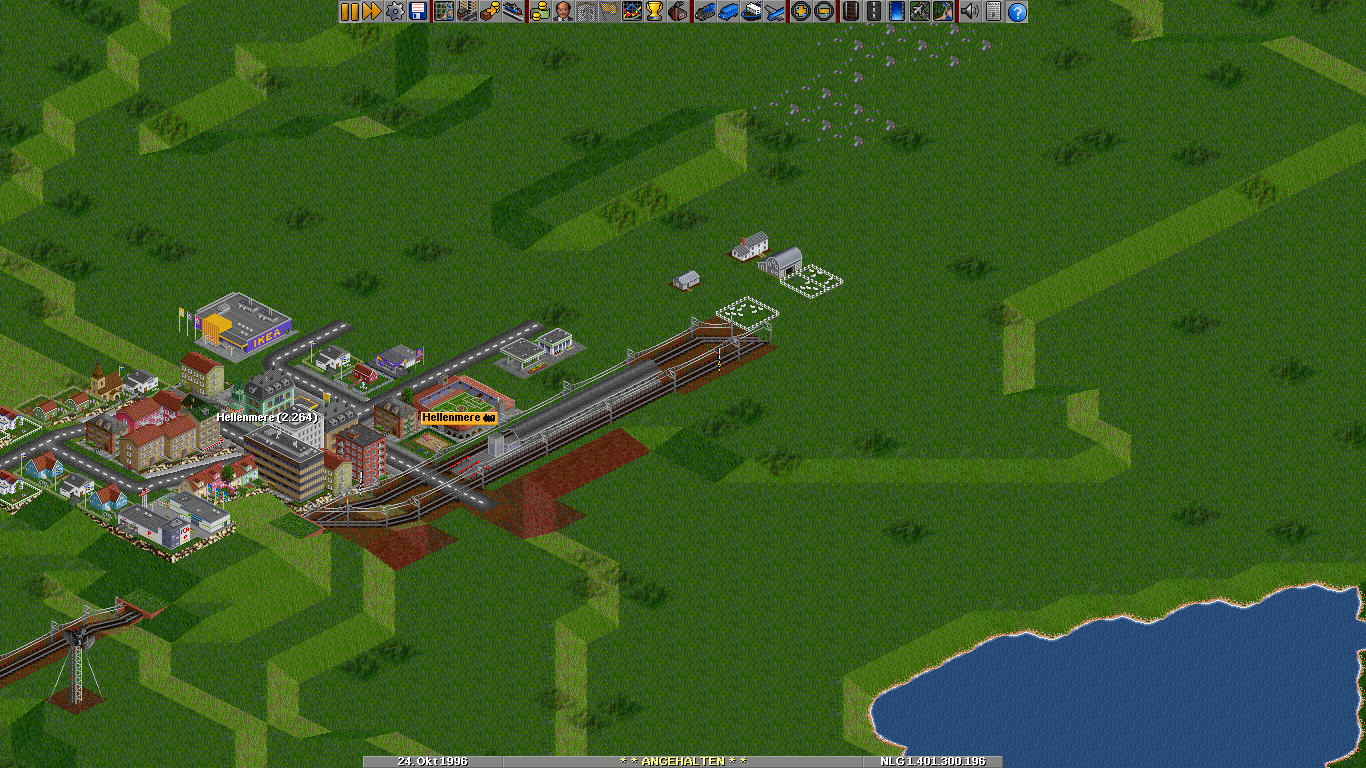Show the ship list
The image size is (1366, 768).
(x=751, y=12)
